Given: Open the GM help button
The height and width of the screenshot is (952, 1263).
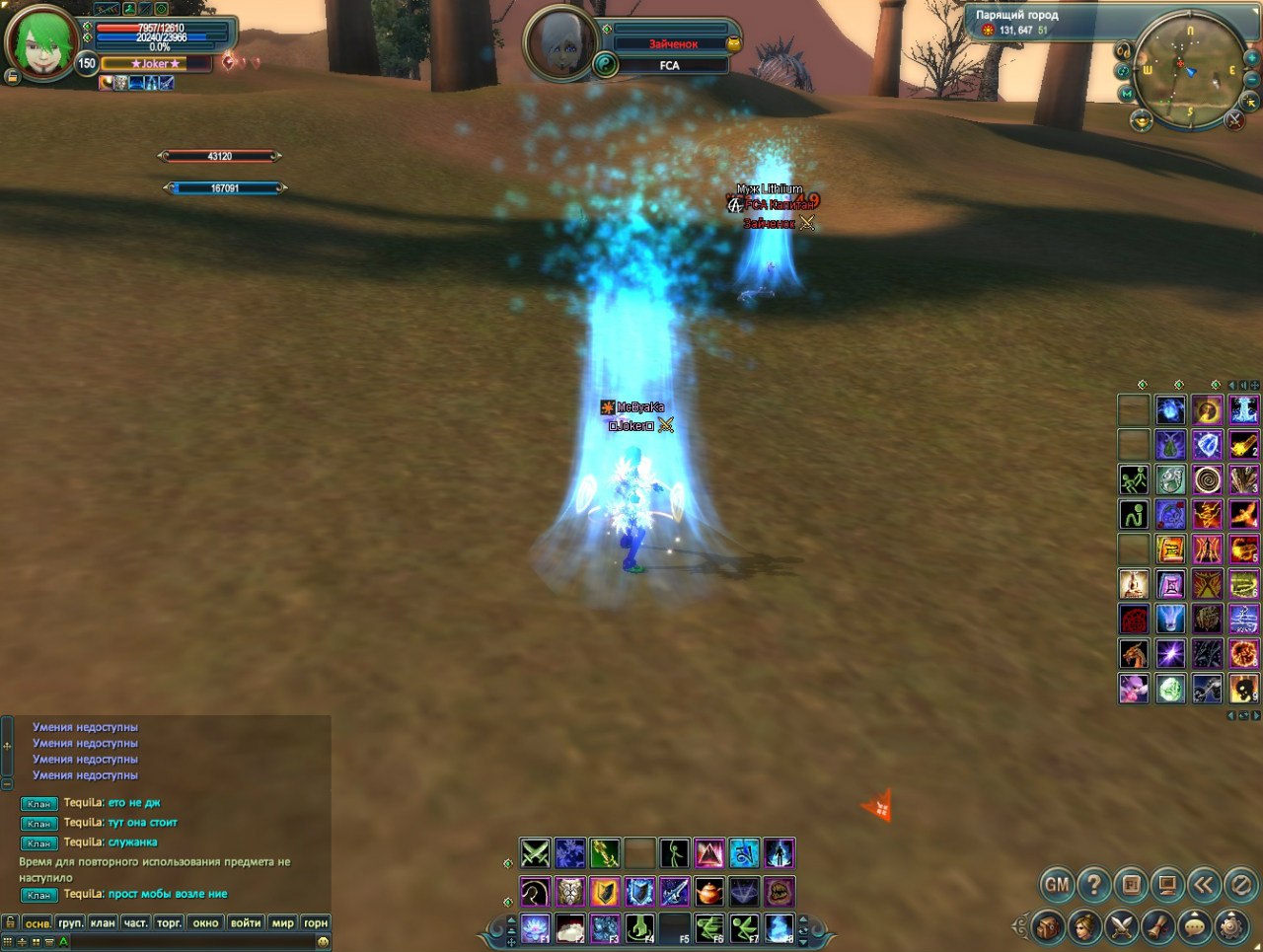Looking at the screenshot, I should point(1057,885).
